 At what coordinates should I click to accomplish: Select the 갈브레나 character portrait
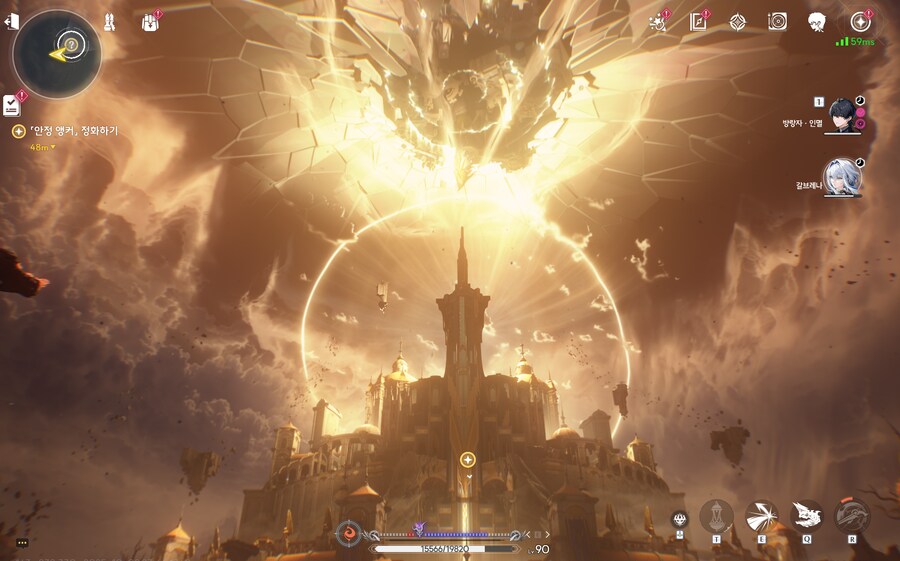point(841,177)
